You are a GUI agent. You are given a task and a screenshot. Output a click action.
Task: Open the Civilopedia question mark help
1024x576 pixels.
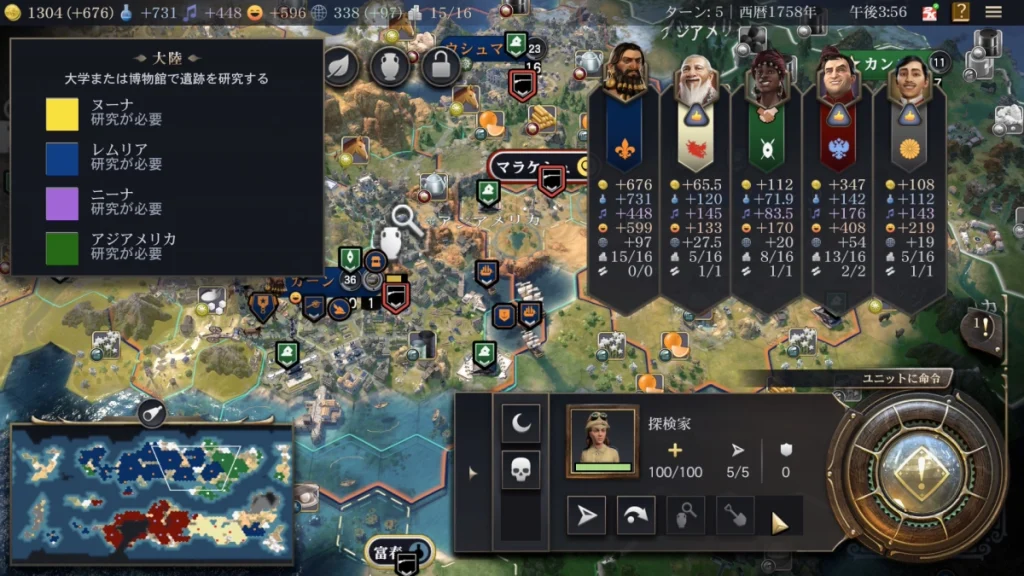[x=961, y=12]
